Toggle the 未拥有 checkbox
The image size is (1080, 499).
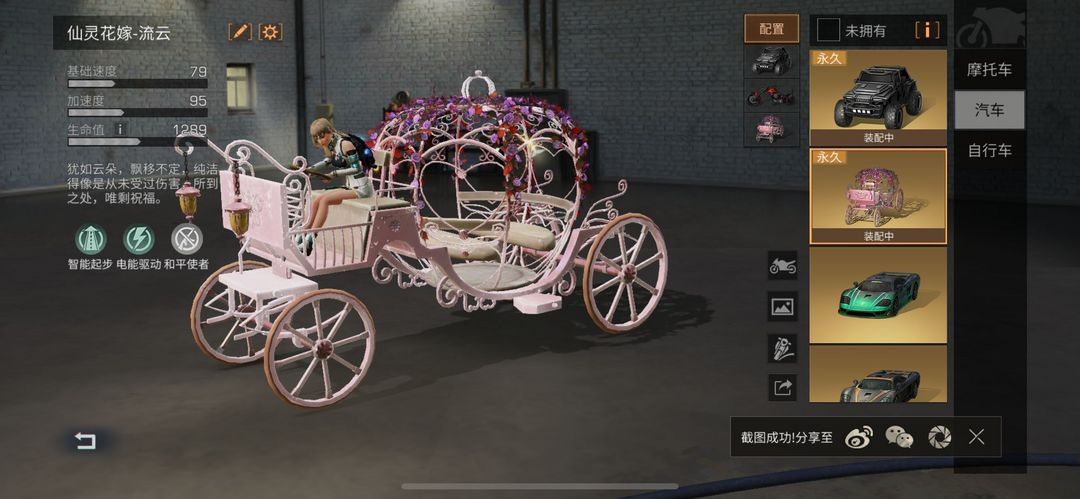[x=825, y=30]
